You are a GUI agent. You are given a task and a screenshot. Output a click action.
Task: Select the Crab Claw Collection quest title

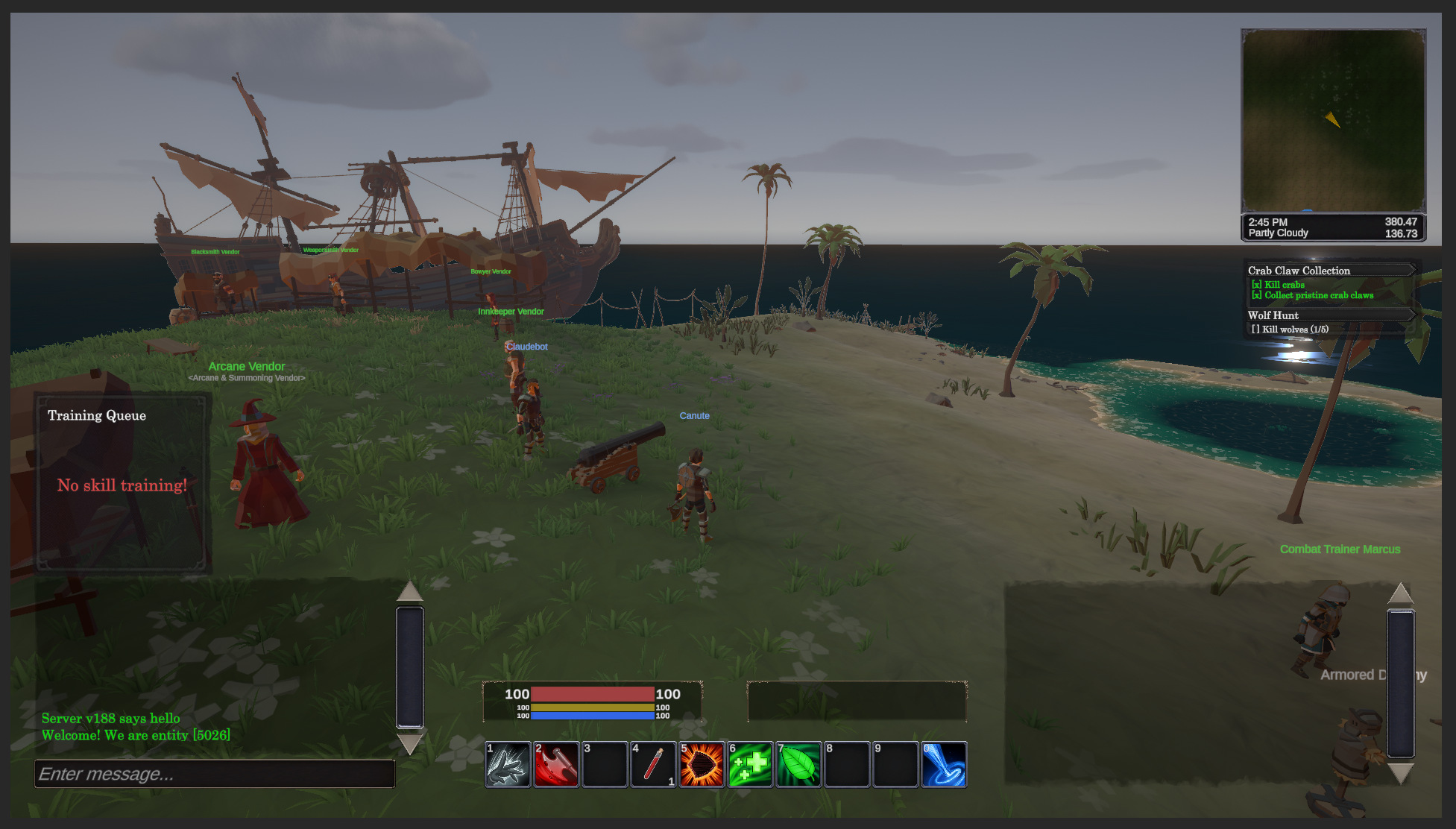coord(1299,271)
